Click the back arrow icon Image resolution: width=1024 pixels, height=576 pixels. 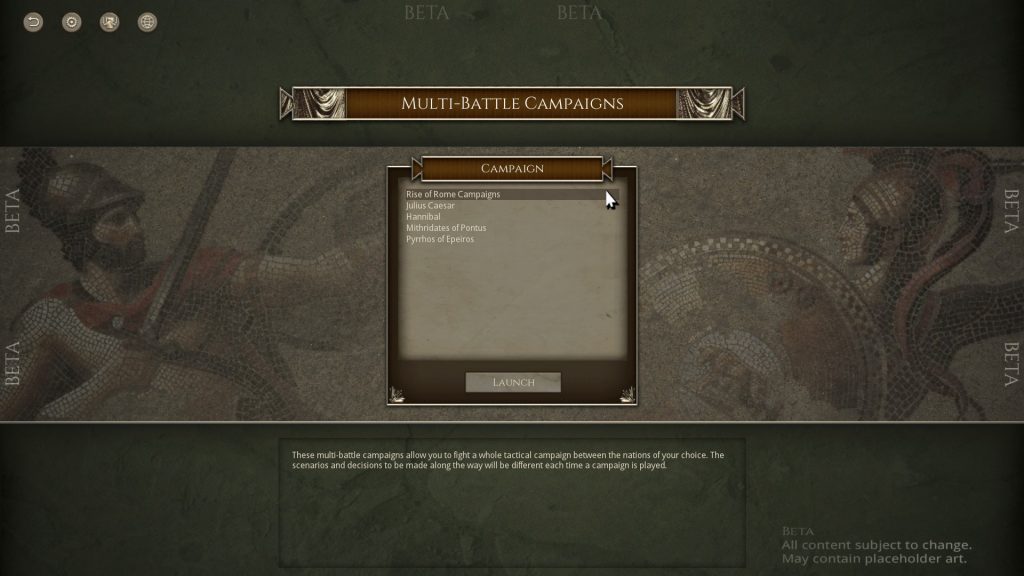pyautogui.click(x=34, y=22)
